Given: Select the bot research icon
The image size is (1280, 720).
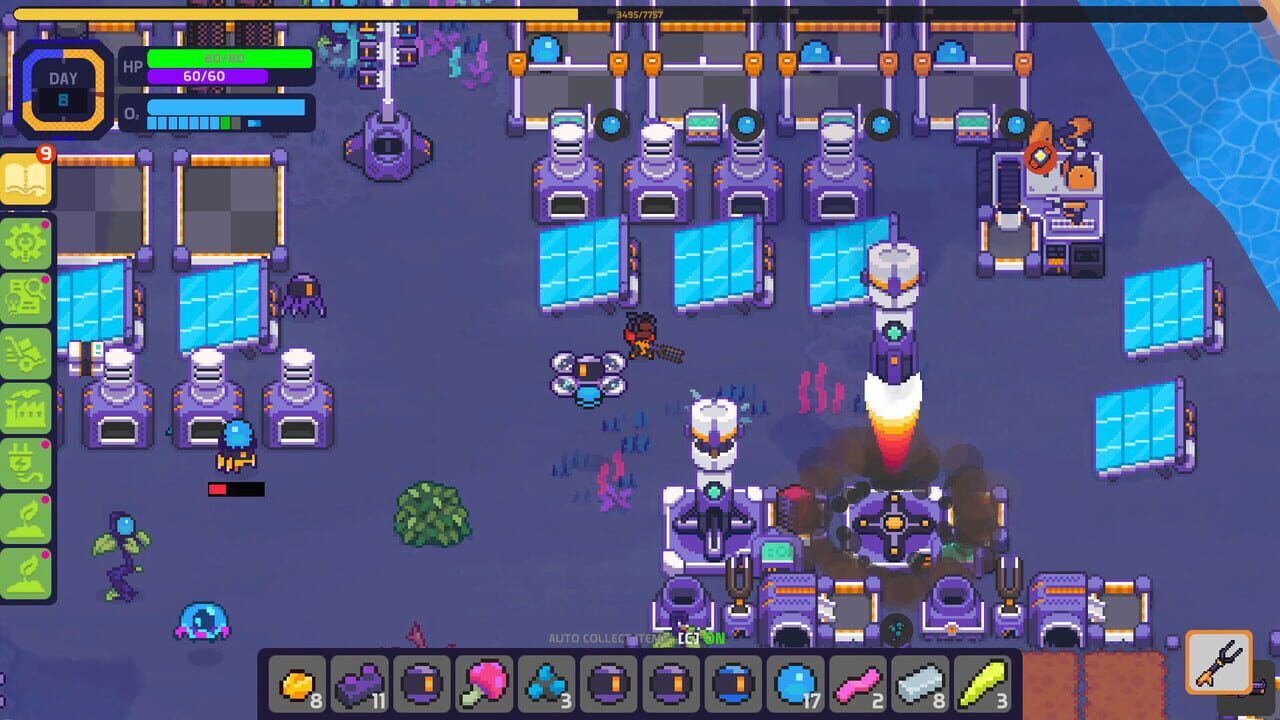Looking at the screenshot, I should 25,298.
